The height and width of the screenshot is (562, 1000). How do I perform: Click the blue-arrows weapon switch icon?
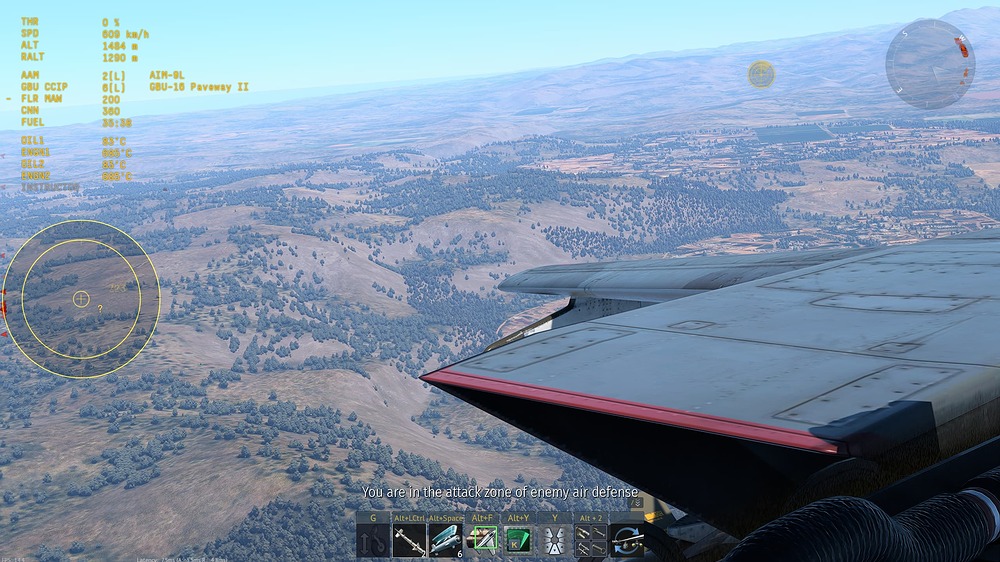pyautogui.click(x=627, y=541)
